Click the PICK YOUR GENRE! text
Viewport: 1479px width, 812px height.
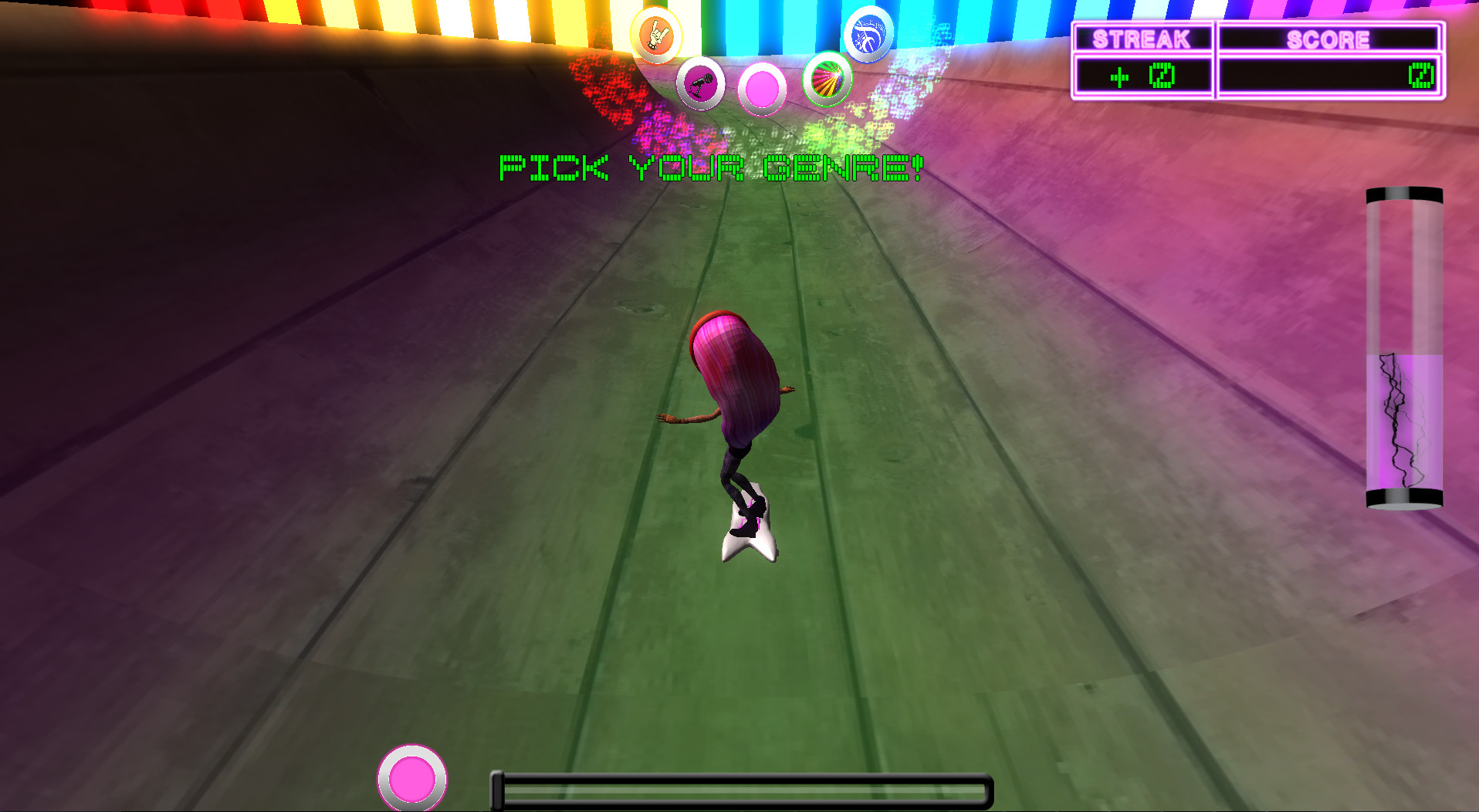pyautogui.click(x=710, y=166)
